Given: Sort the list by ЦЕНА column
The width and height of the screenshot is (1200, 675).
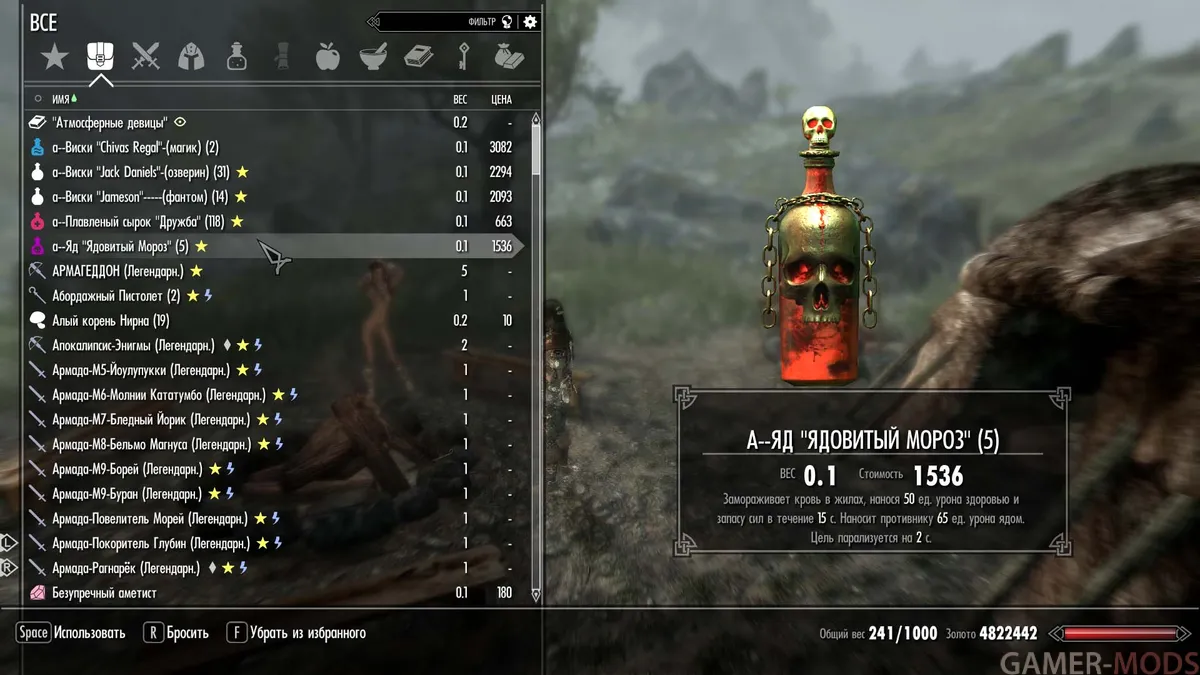Looking at the screenshot, I should click(501, 99).
